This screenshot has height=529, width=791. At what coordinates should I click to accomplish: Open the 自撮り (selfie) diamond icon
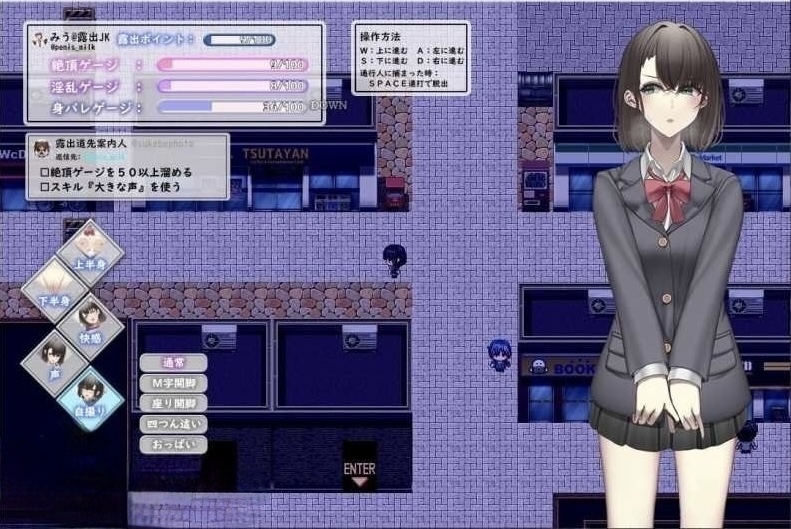click(90, 397)
